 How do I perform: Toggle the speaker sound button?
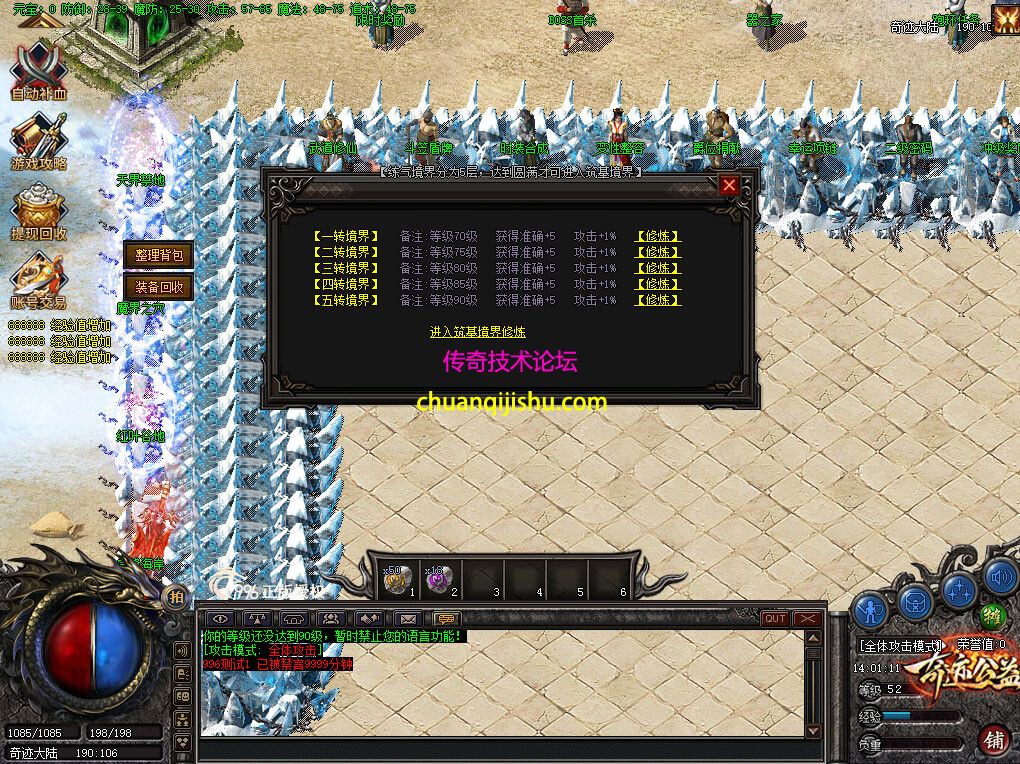click(999, 577)
